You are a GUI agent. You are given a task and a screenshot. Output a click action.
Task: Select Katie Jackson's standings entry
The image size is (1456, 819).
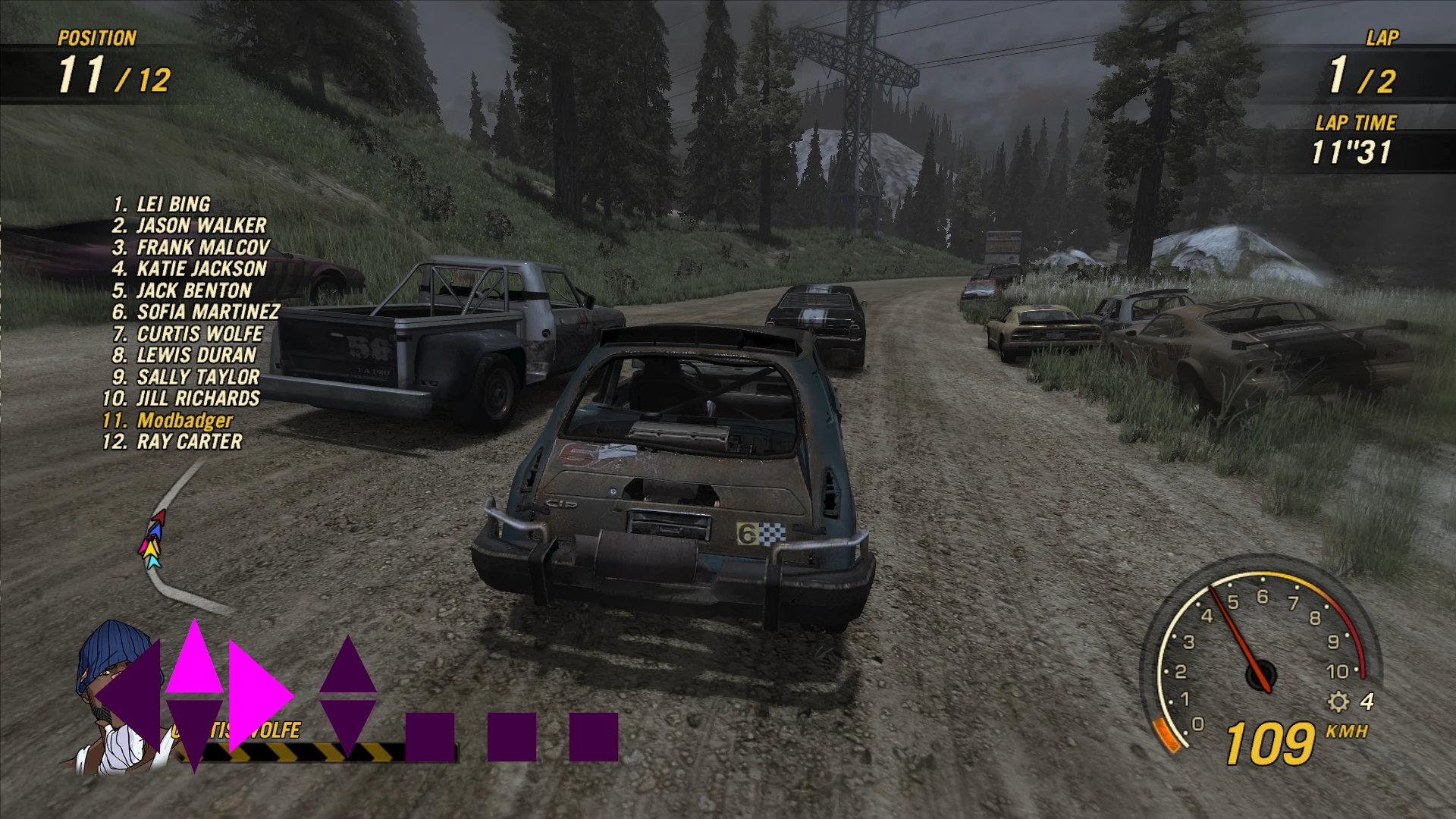(190, 268)
